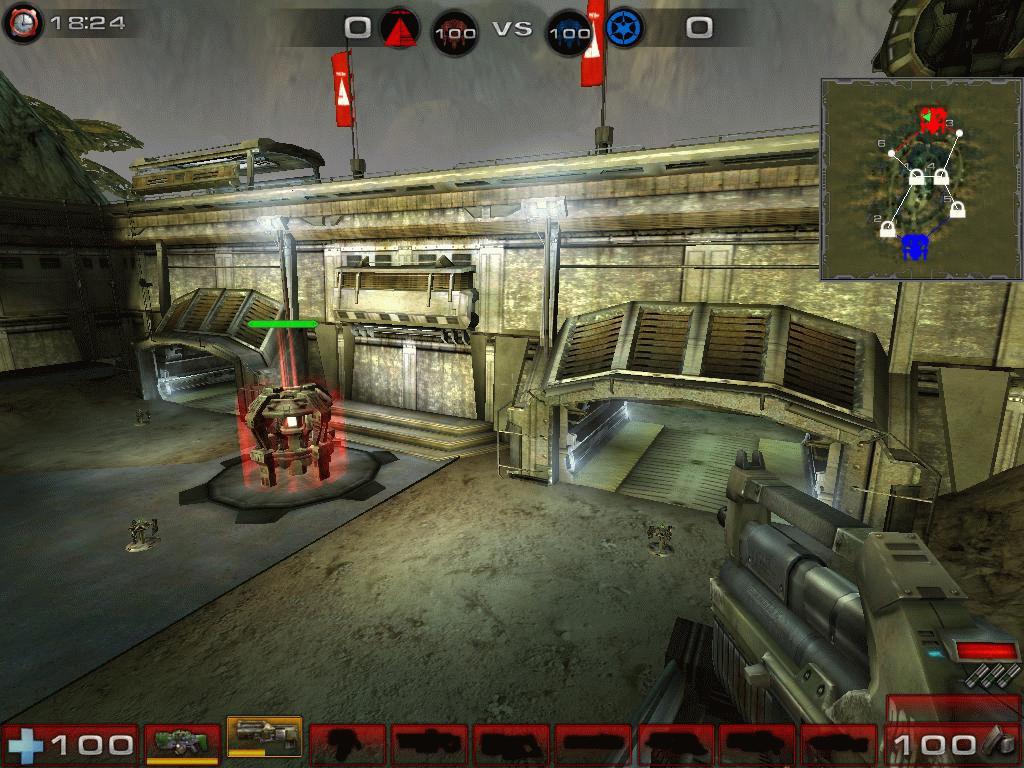Select locked node 5 on the minimap
The width and height of the screenshot is (1024, 768).
pyautogui.click(x=956, y=209)
